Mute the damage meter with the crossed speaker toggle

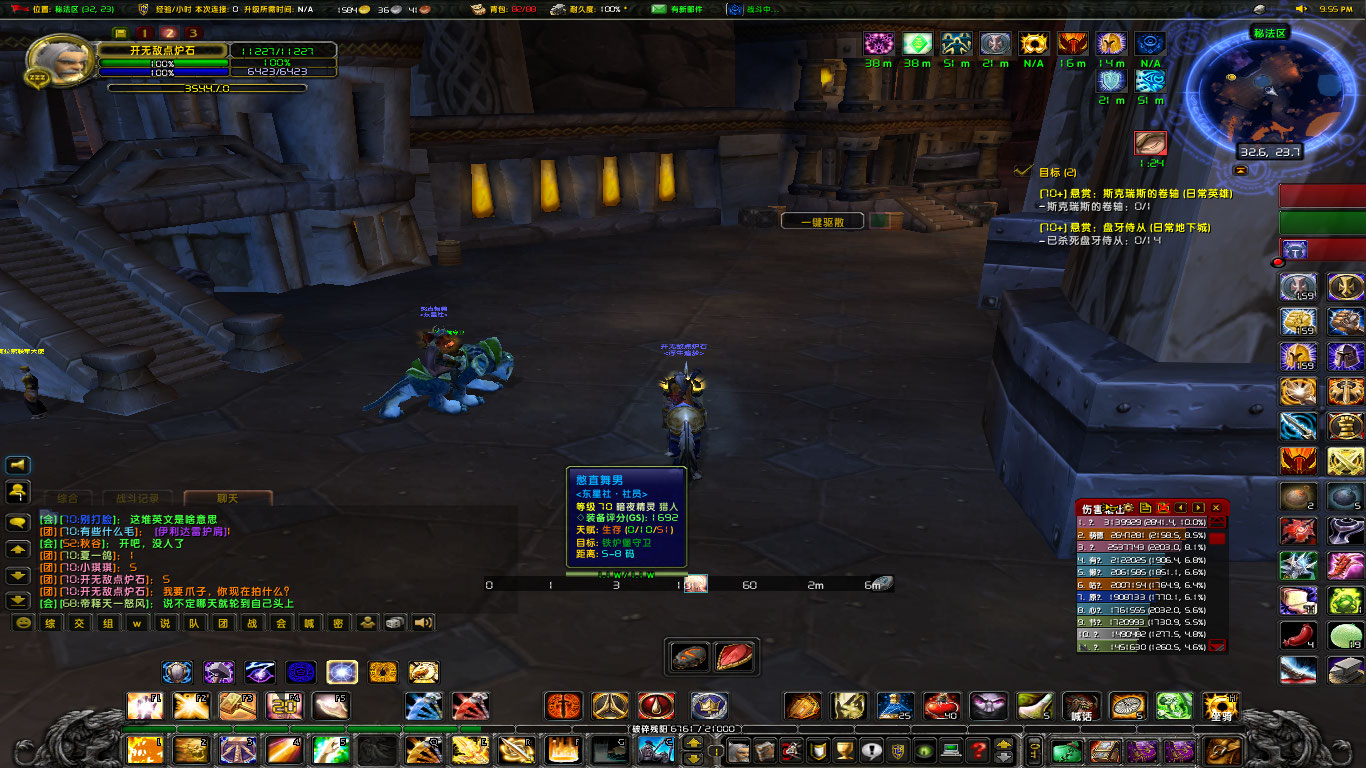coord(1163,508)
